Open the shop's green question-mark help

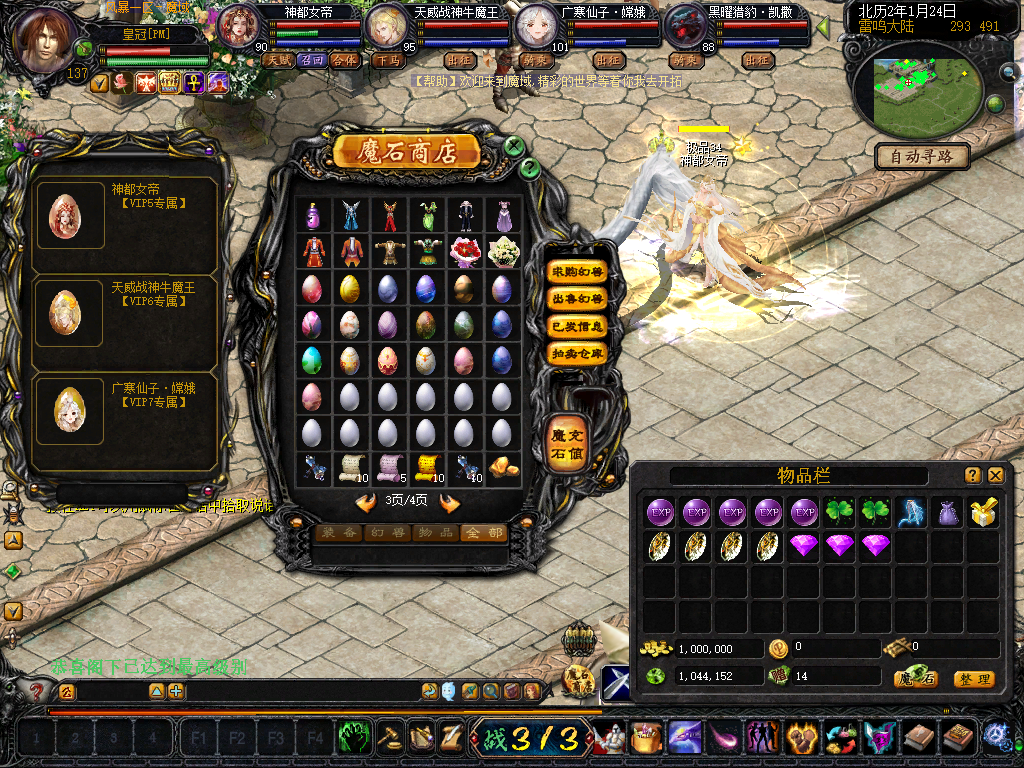coord(531,168)
